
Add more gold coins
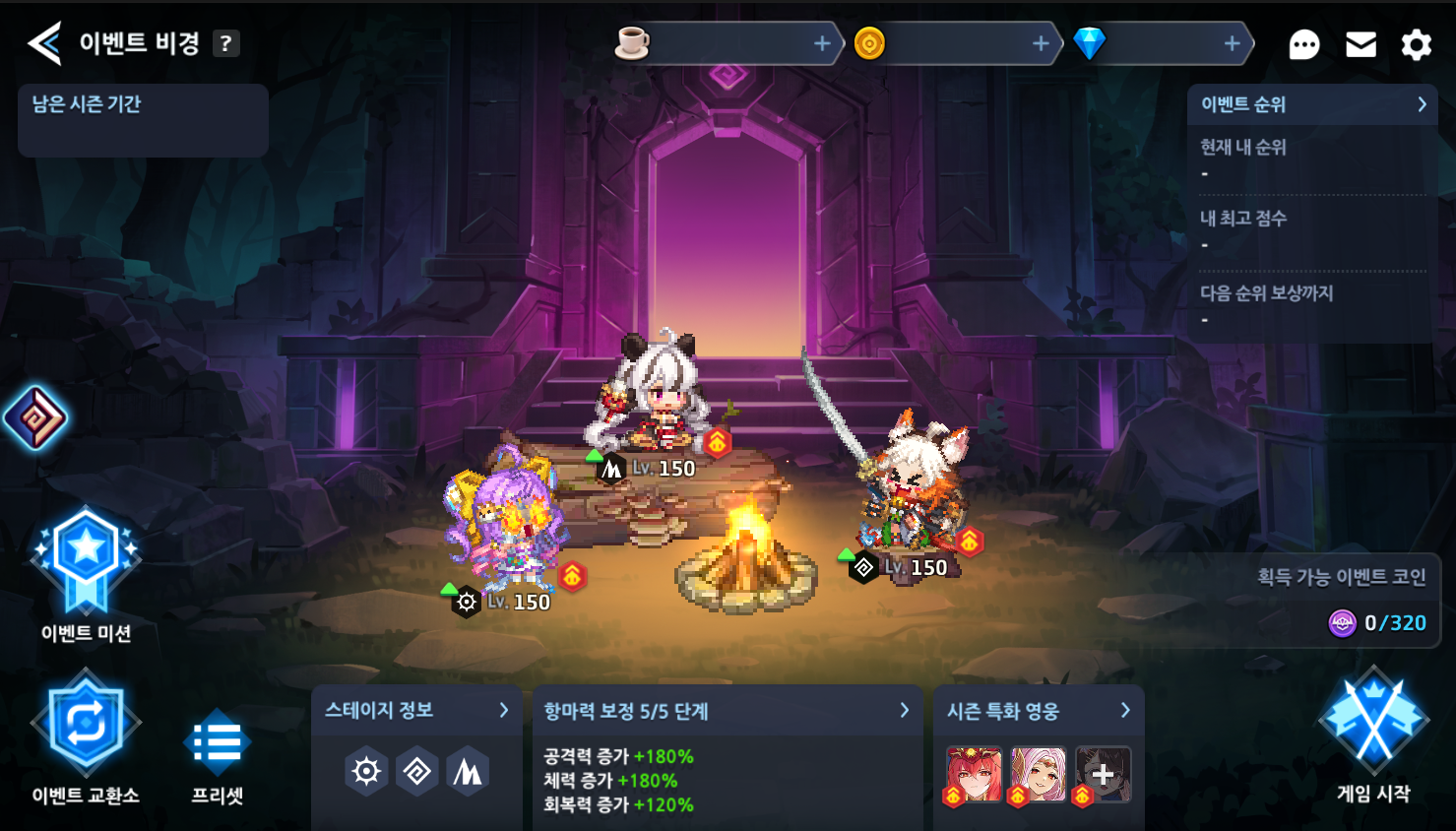pyautogui.click(x=1041, y=43)
